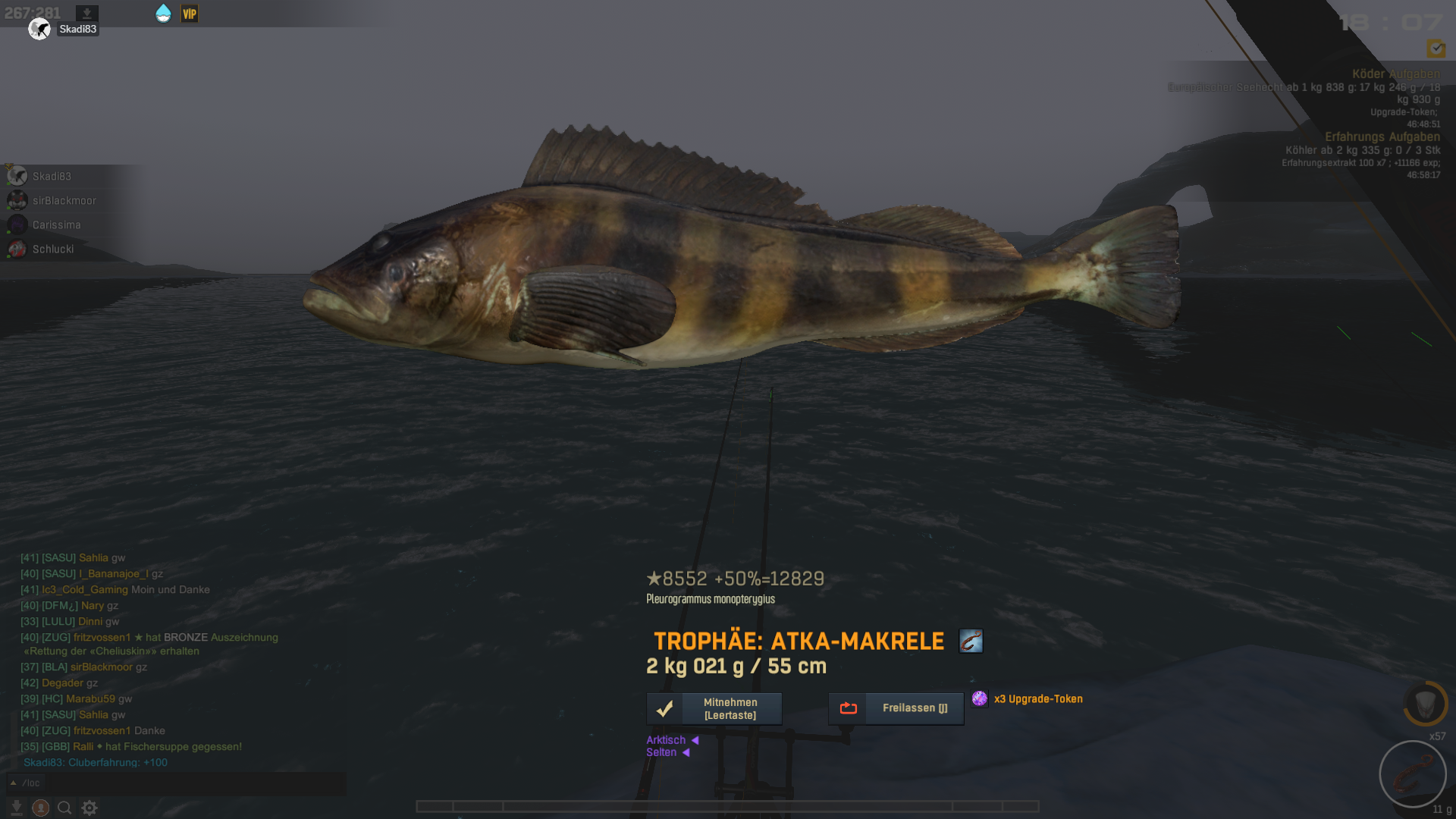This screenshot has width=1456, height=819.
Task: Click the Atka-Makrele lure icon beside the trophy title
Action: 971,641
